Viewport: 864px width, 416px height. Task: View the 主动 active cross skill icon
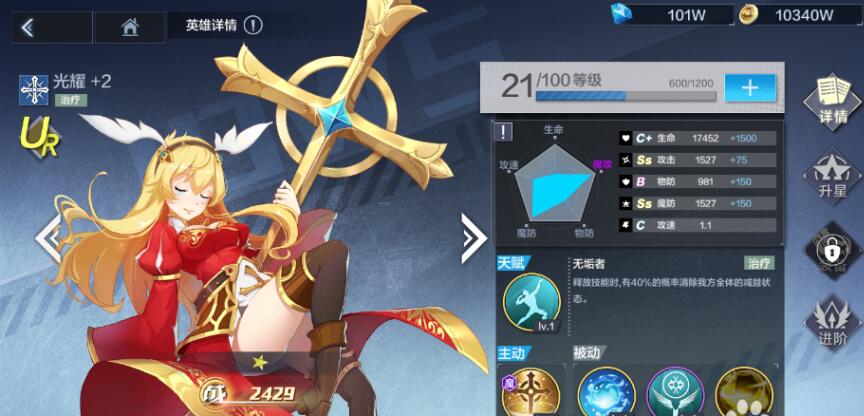coord(530,394)
